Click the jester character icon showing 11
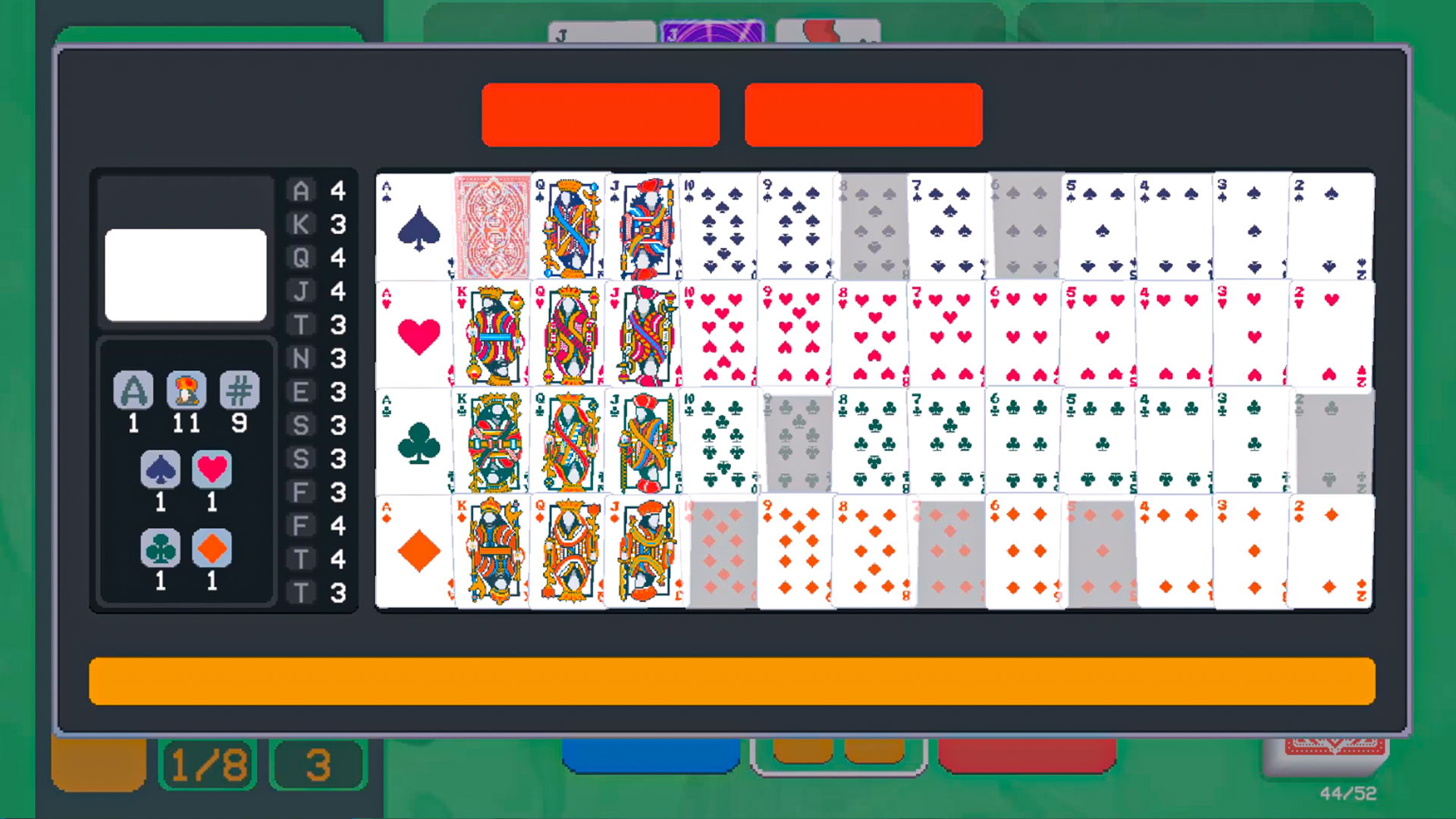The height and width of the screenshot is (819, 1456). coord(186,391)
